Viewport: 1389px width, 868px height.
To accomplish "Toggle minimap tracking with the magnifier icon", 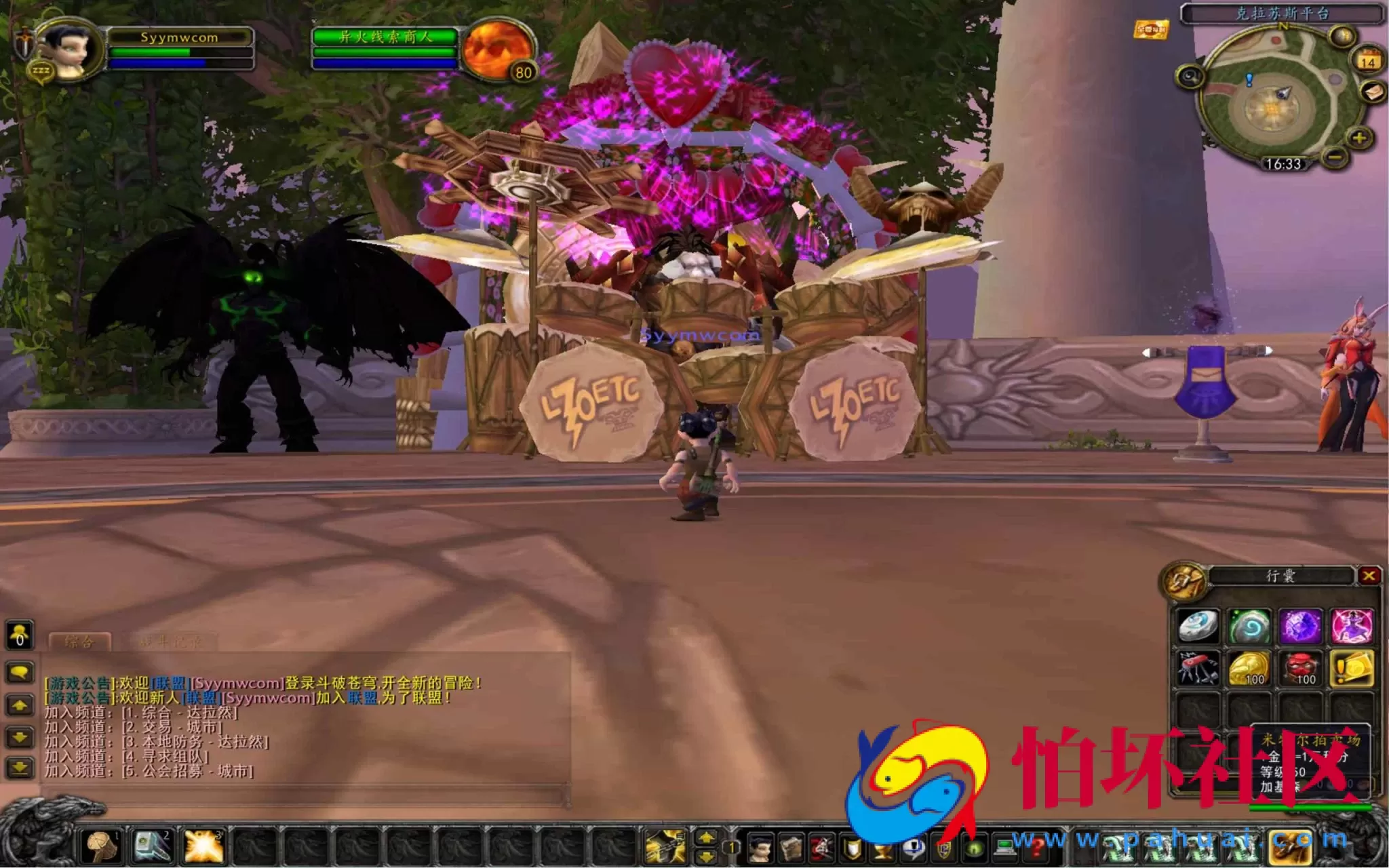I will pyautogui.click(x=1190, y=76).
